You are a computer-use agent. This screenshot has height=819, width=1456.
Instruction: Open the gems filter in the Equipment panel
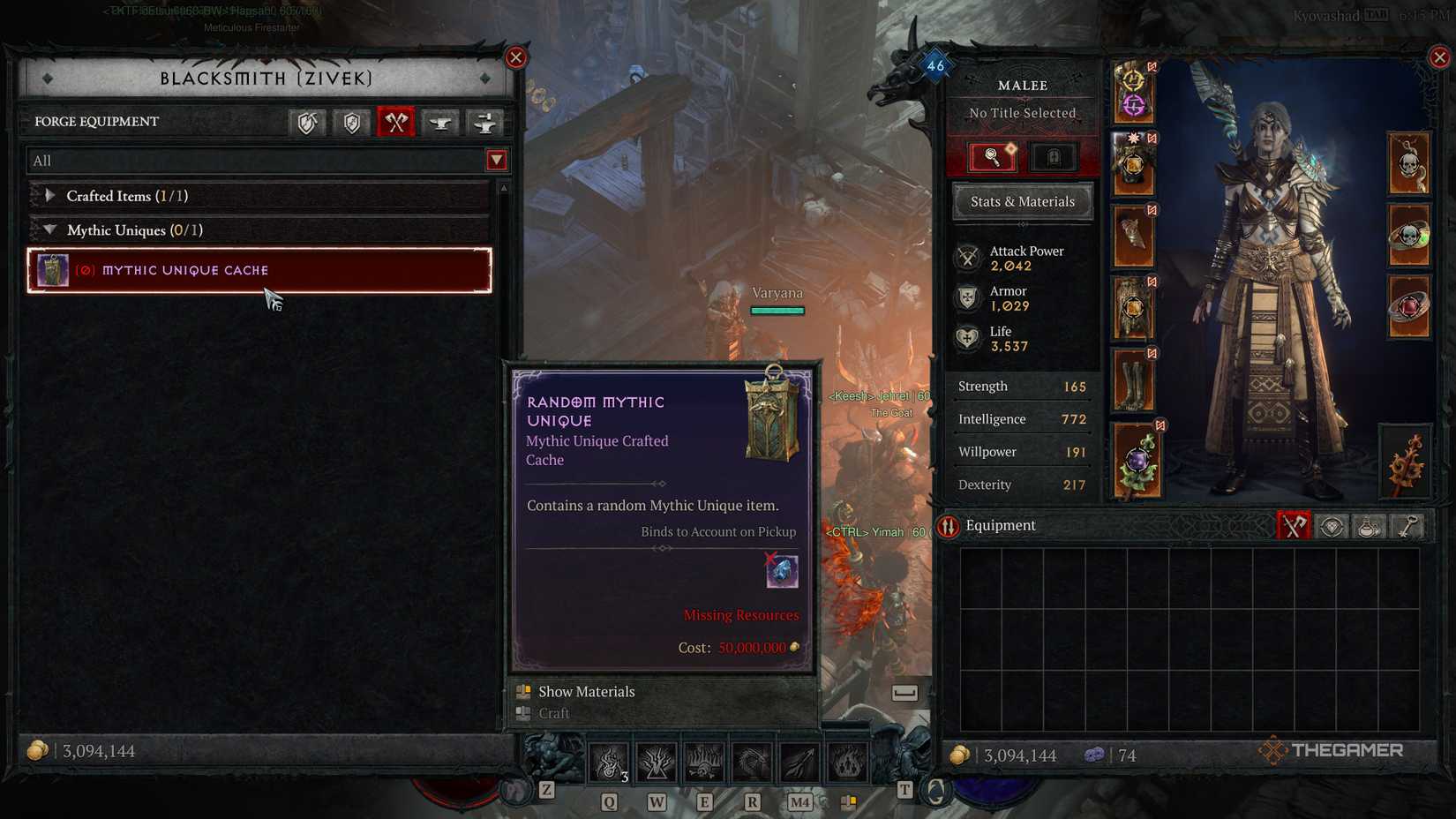(1332, 526)
